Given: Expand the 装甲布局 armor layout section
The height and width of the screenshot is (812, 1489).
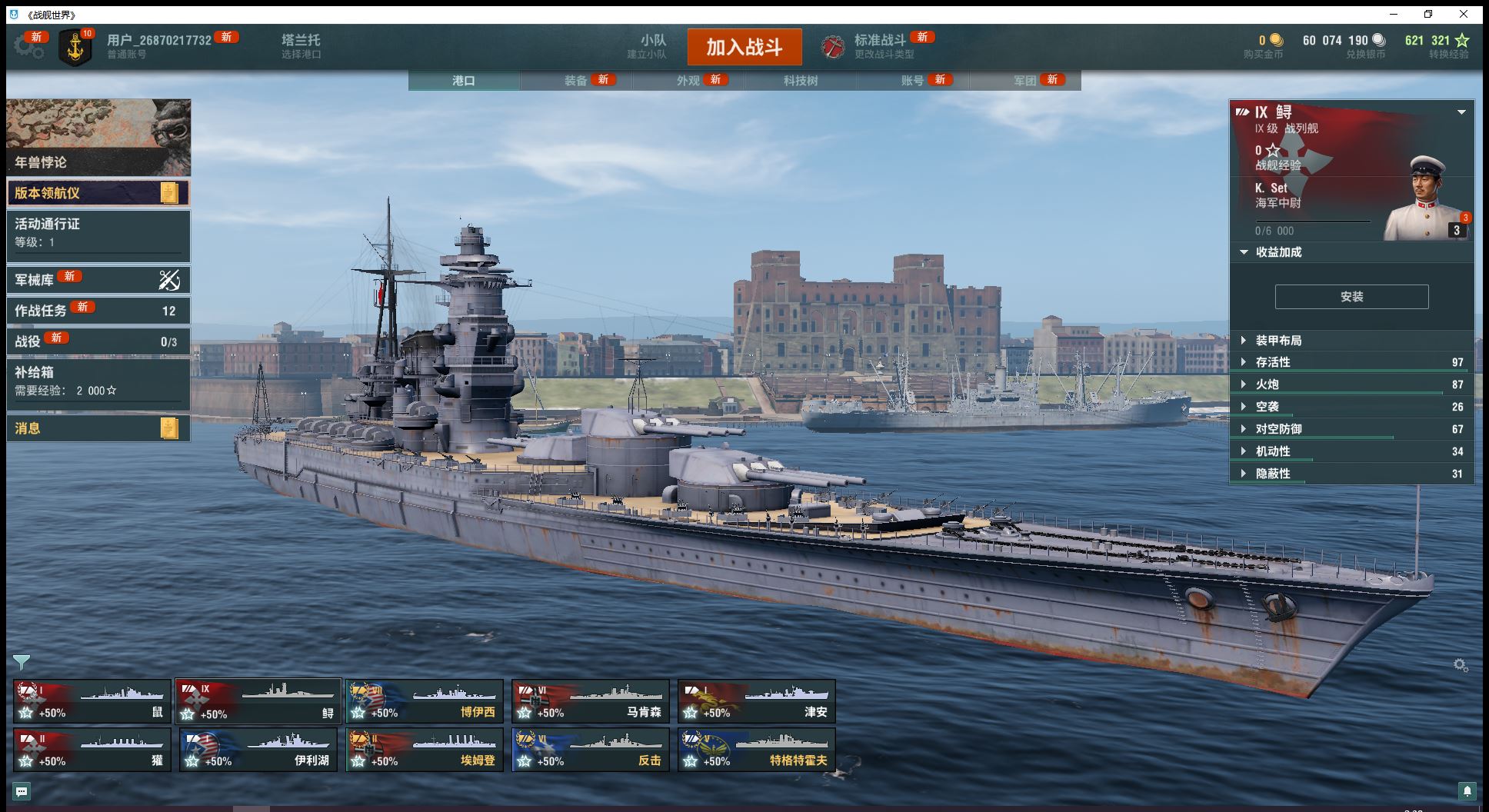Looking at the screenshot, I should [x=1278, y=341].
